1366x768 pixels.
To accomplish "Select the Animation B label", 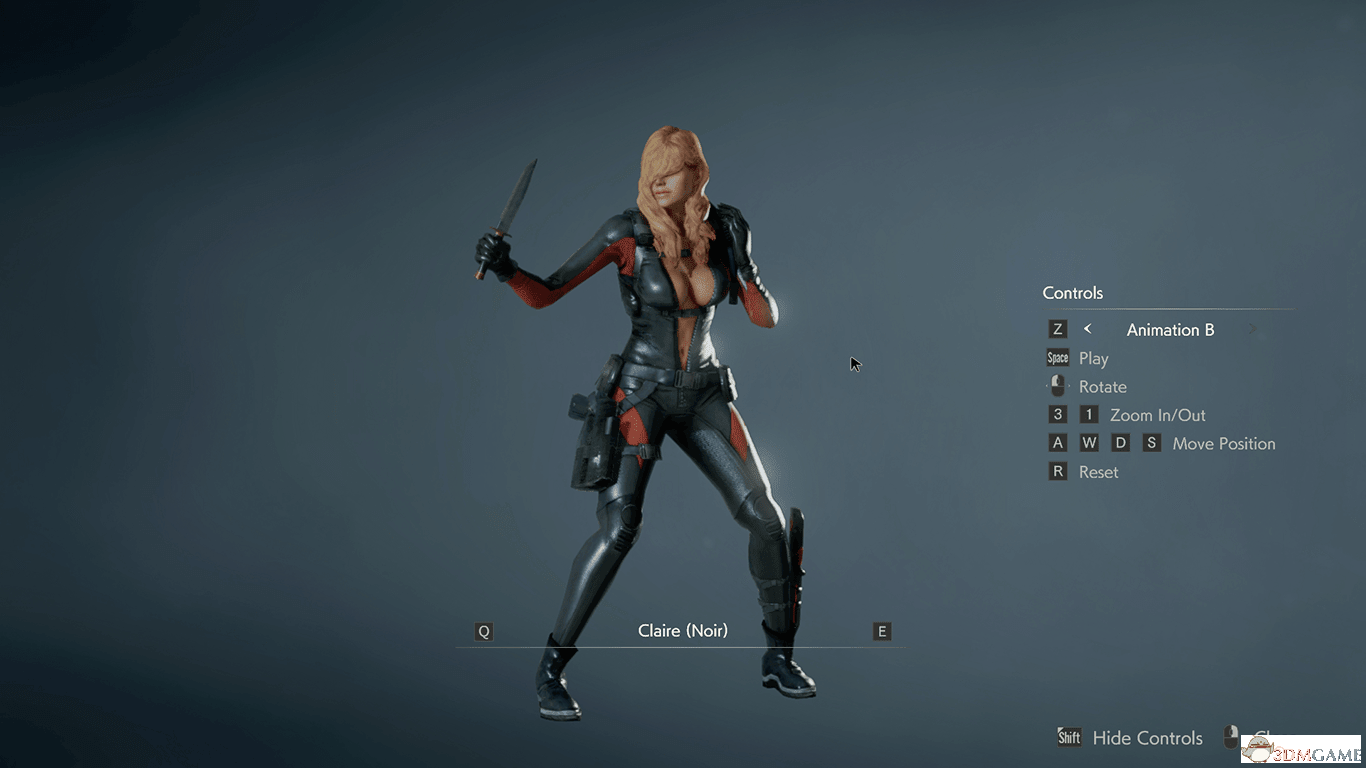I will pyautogui.click(x=1169, y=329).
